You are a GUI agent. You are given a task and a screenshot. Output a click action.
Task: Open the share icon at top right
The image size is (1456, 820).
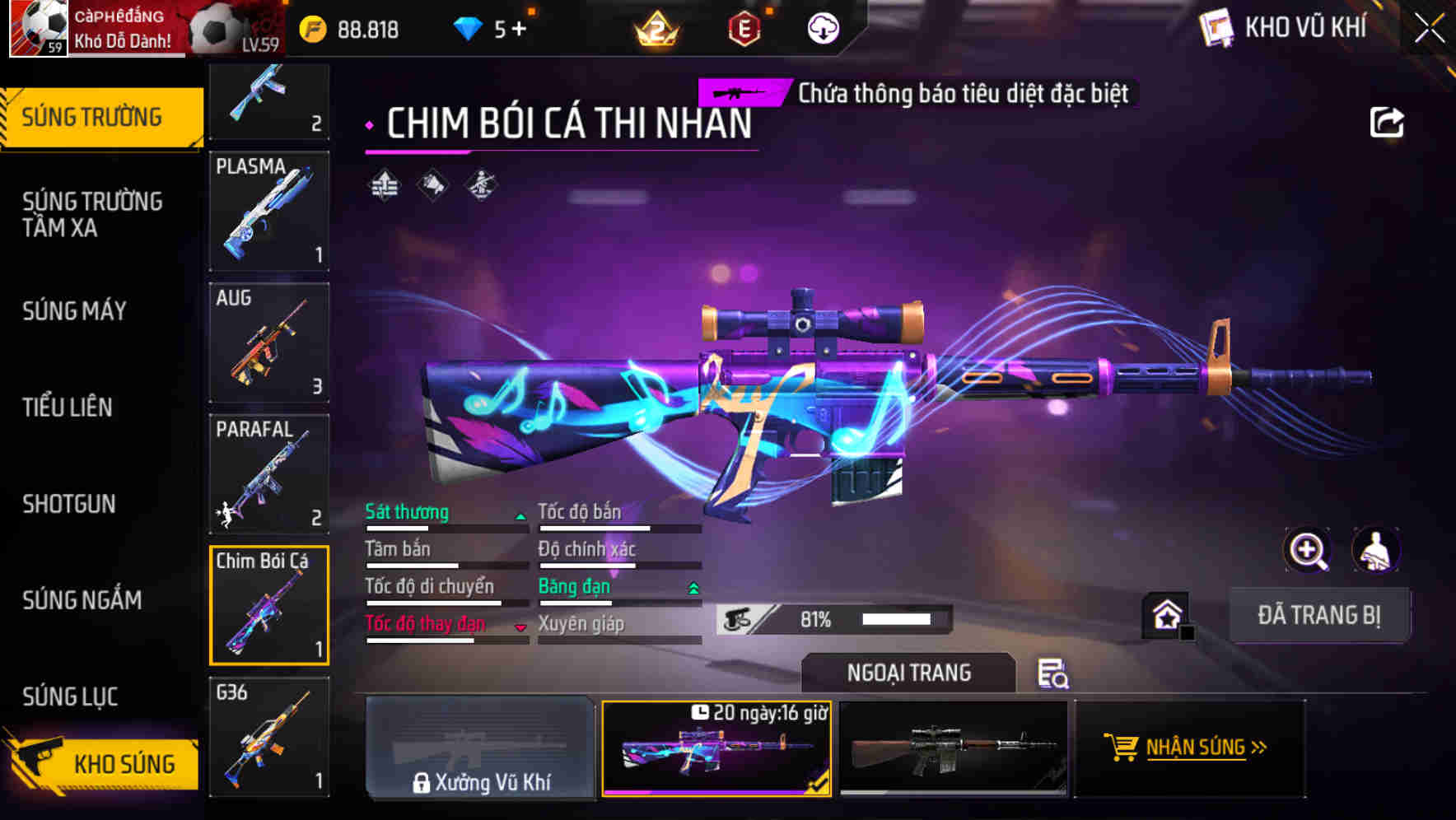point(1388,122)
